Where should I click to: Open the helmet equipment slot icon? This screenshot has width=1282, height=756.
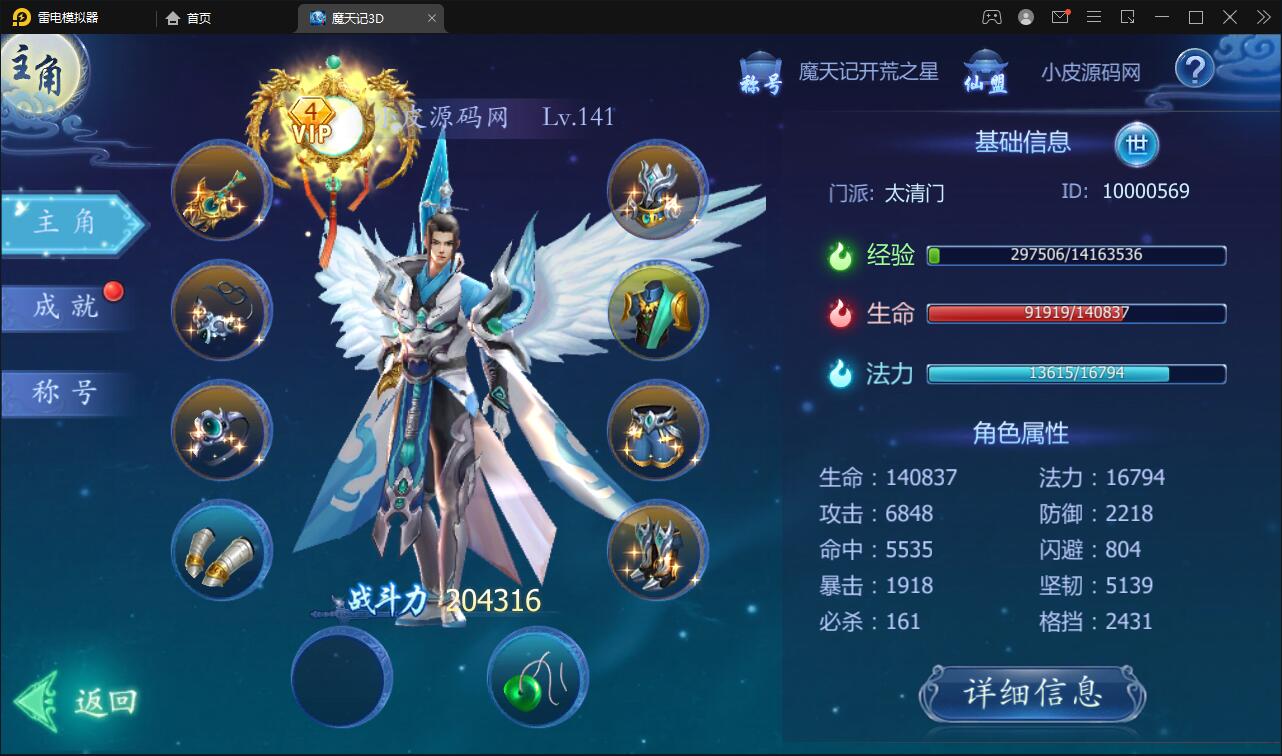655,192
